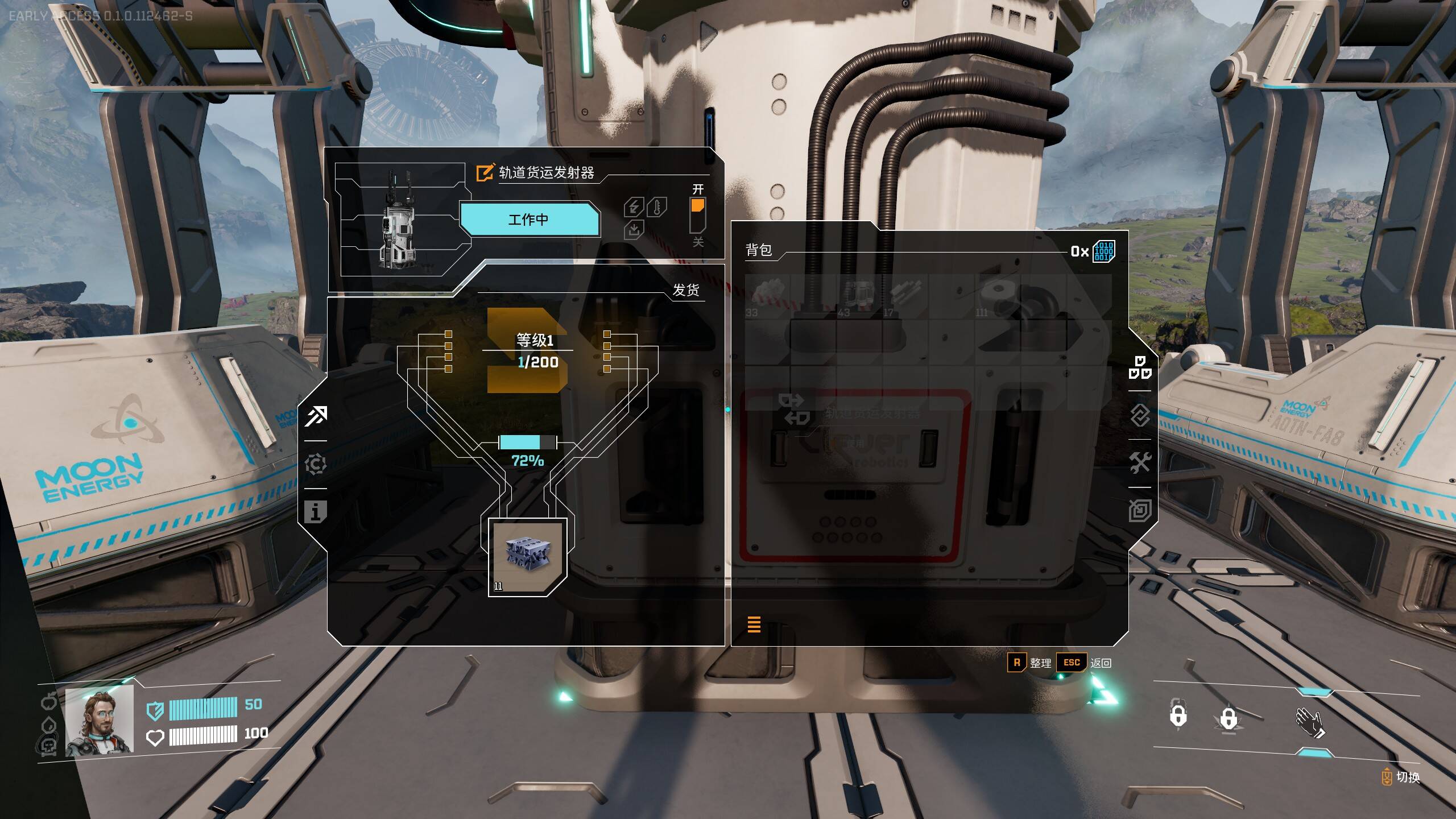The image size is (1456, 819).
Task: Click the transfer arrows icon in backpack
Action: [794, 409]
